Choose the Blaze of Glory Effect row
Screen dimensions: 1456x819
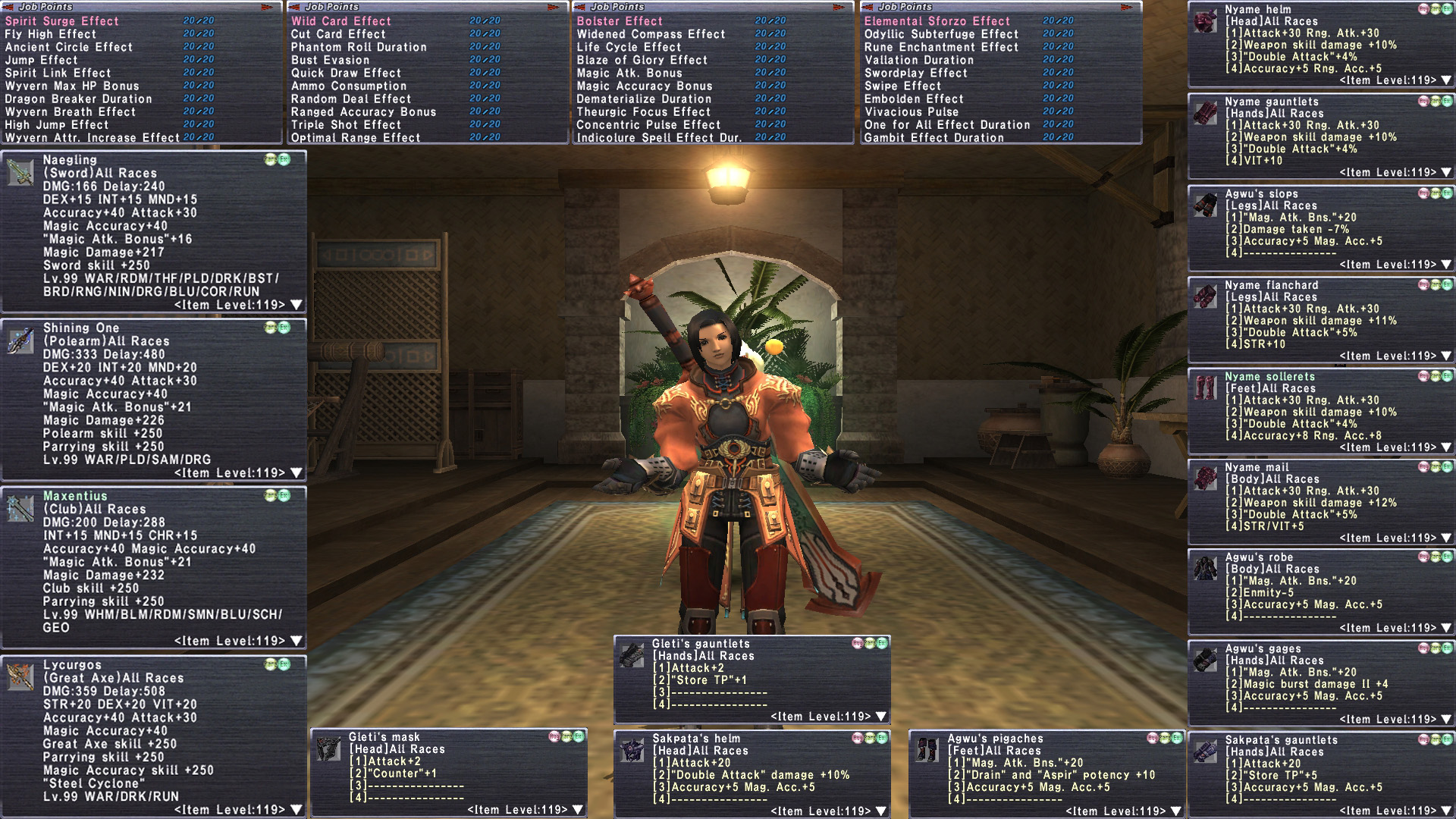(x=642, y=60)
